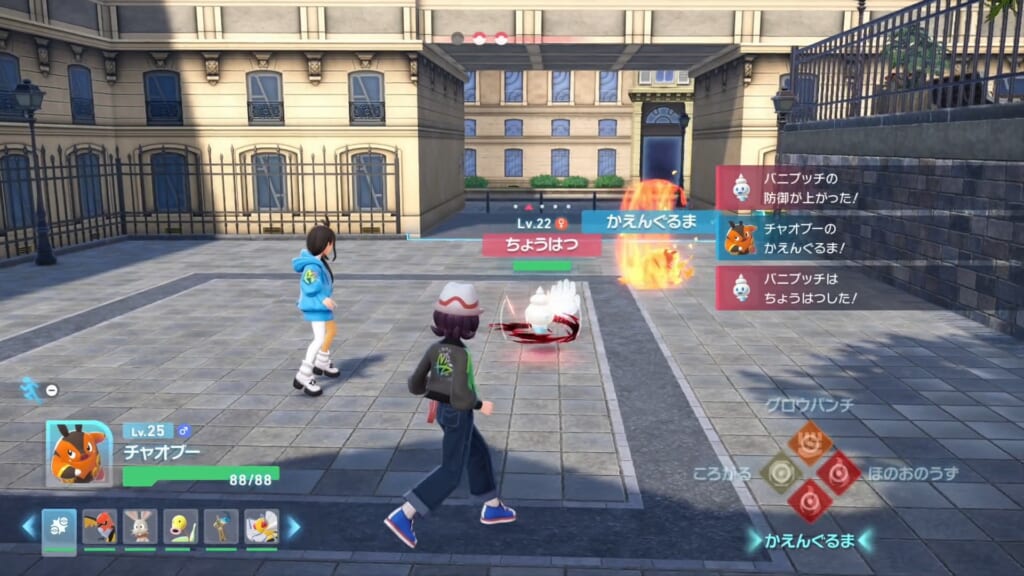This screenshot has width=1024, height=576.
Task: Switch to the red bird Pokémon slot
Action: [99, 527]
